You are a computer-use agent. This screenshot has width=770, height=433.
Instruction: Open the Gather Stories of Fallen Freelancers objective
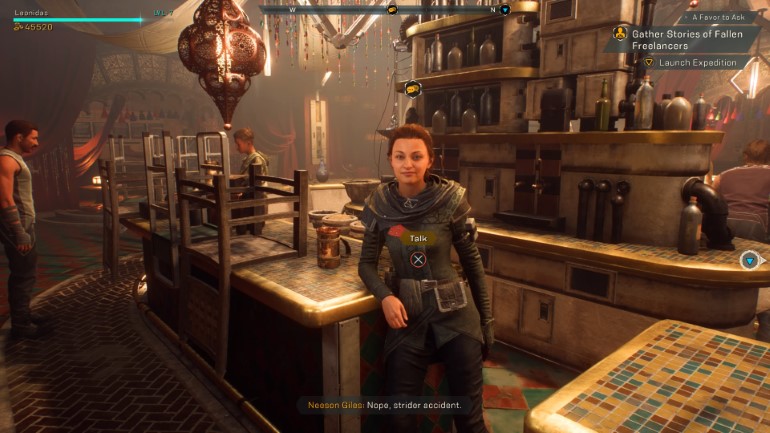pos(681,38)
